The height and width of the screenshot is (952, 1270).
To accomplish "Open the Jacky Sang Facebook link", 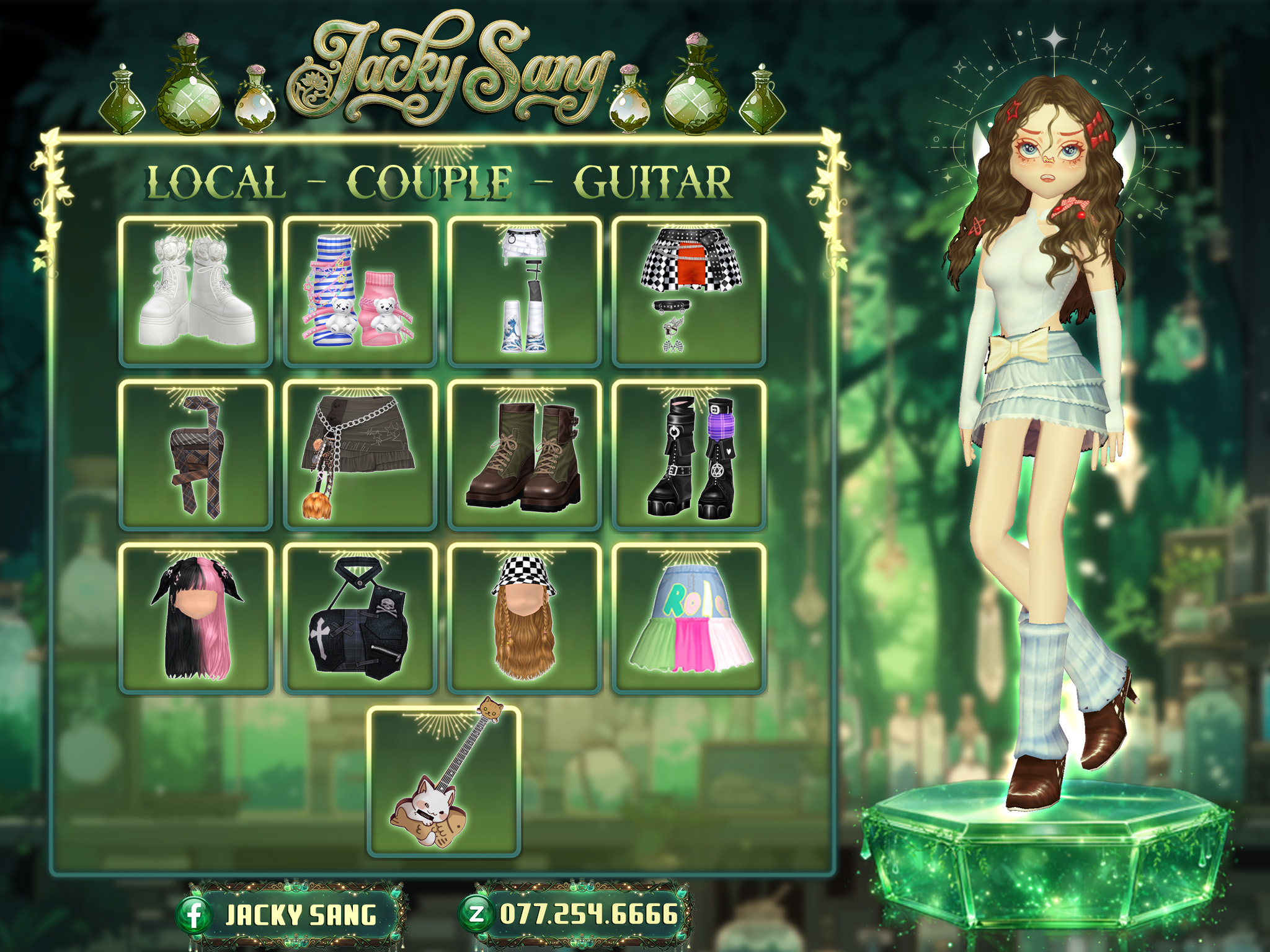I will pyautogui.click(x=291, y=915).
